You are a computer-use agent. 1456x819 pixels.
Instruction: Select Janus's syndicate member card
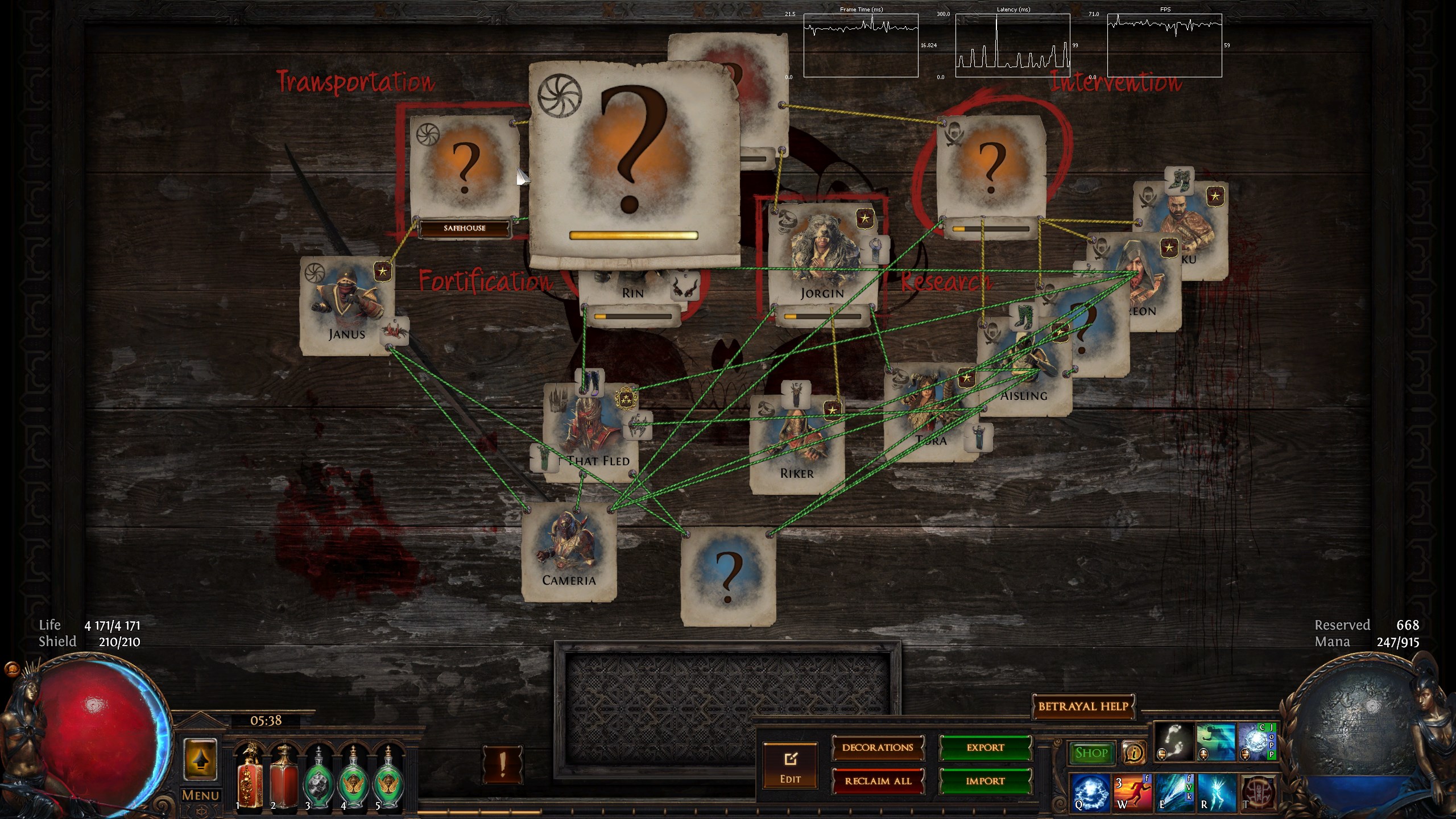pos(347,304)
